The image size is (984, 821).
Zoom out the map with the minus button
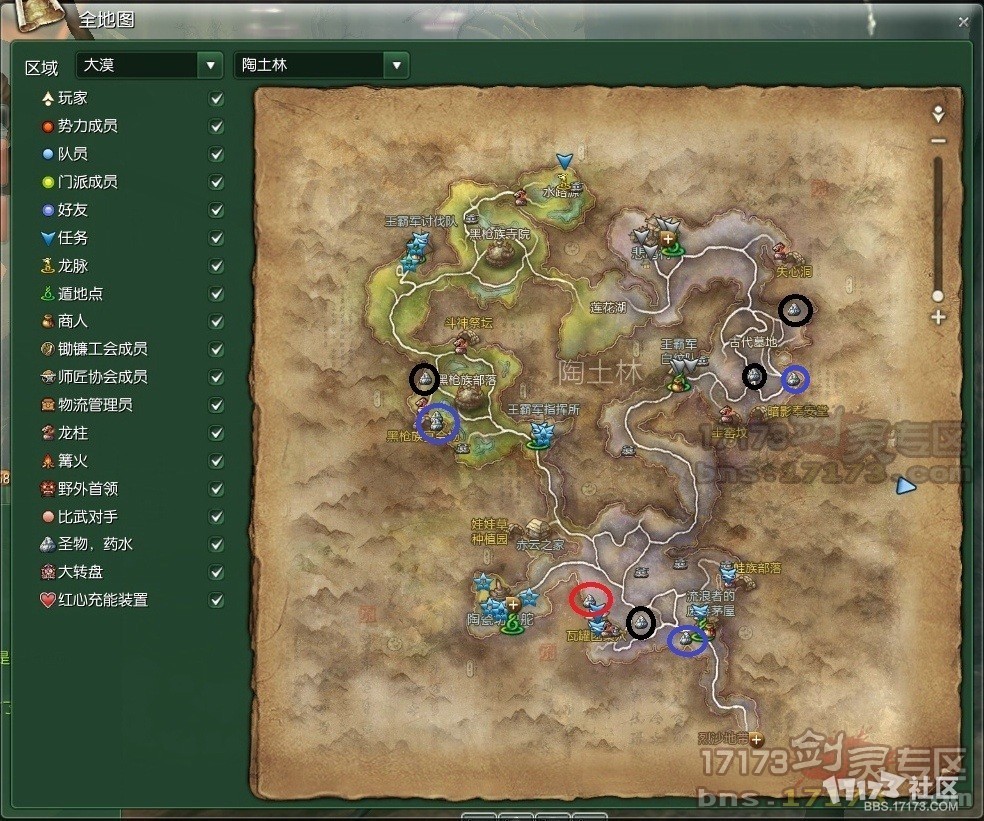[x=938, y=141]
